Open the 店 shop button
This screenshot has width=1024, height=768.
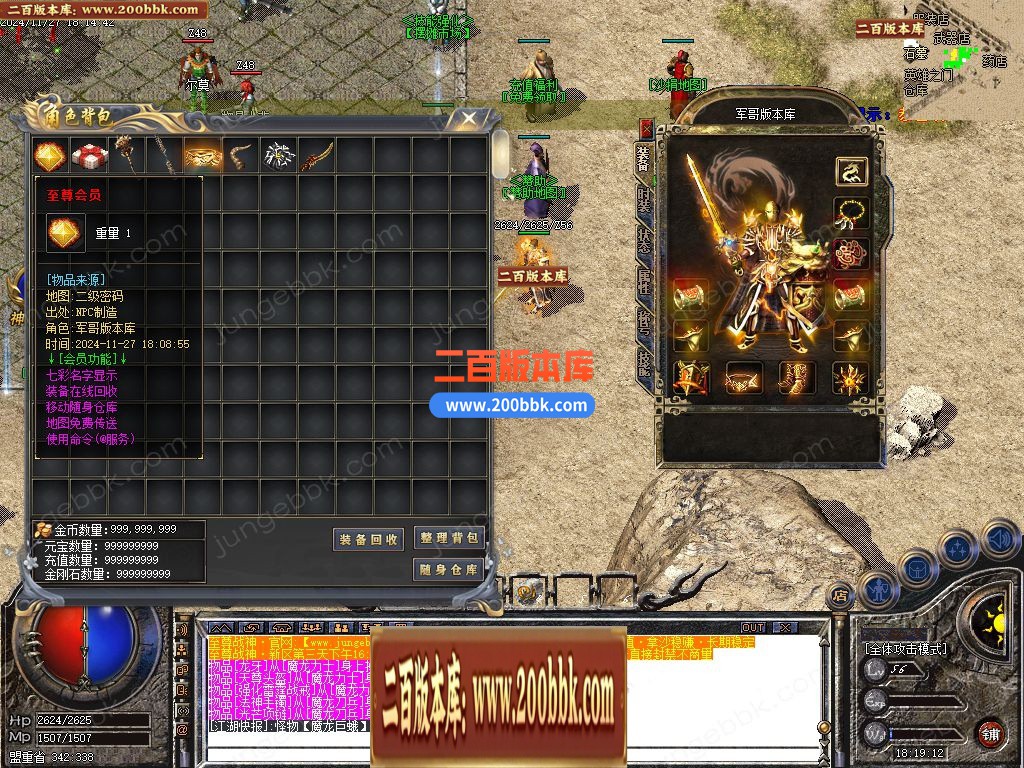tap(840, 594)
